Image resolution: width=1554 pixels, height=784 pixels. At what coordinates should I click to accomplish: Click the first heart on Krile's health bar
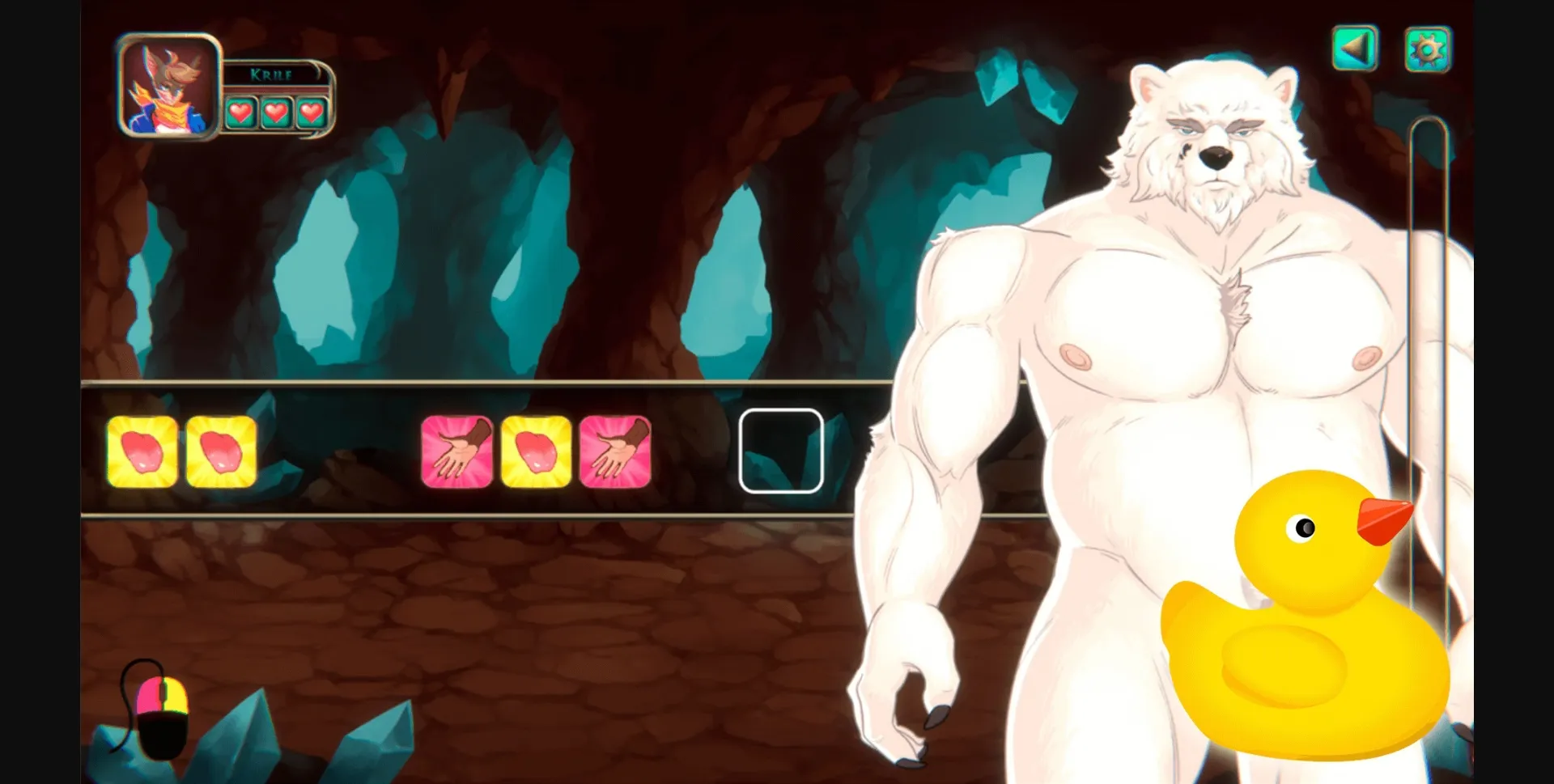tap(240, 112)
